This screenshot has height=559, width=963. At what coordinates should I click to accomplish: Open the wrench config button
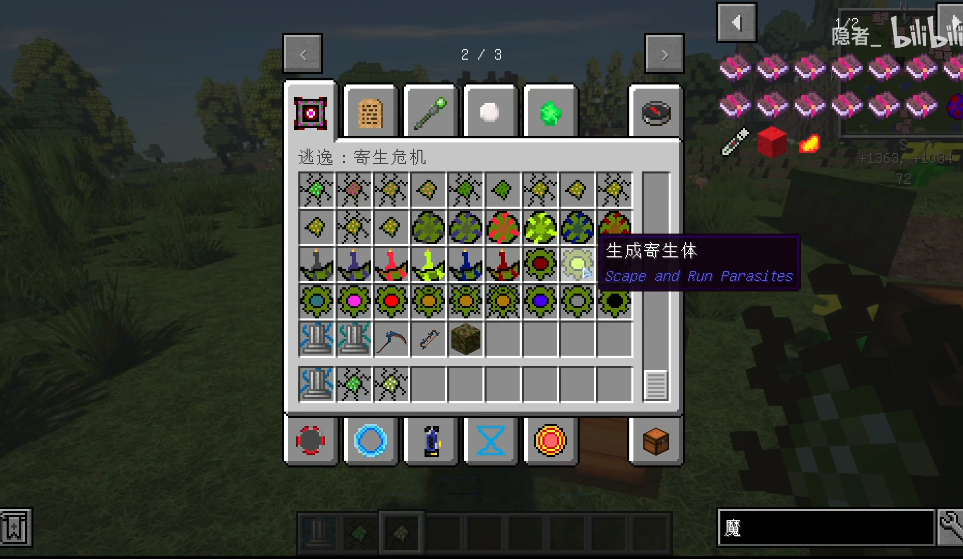950,527
